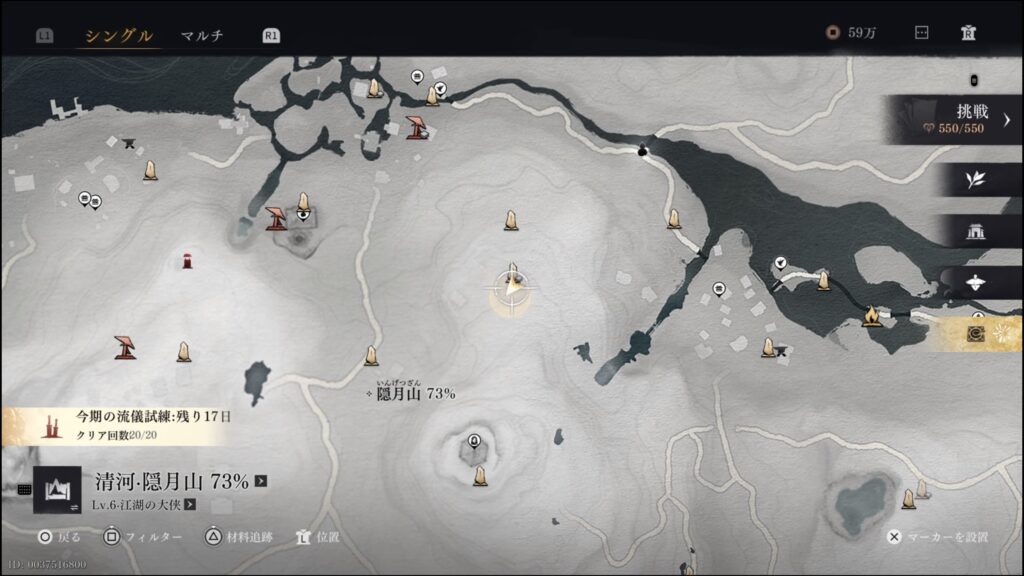Select the red tower marker on the map
The height and width of the screenshot is (576, 1024).
(x=187, y=262)
